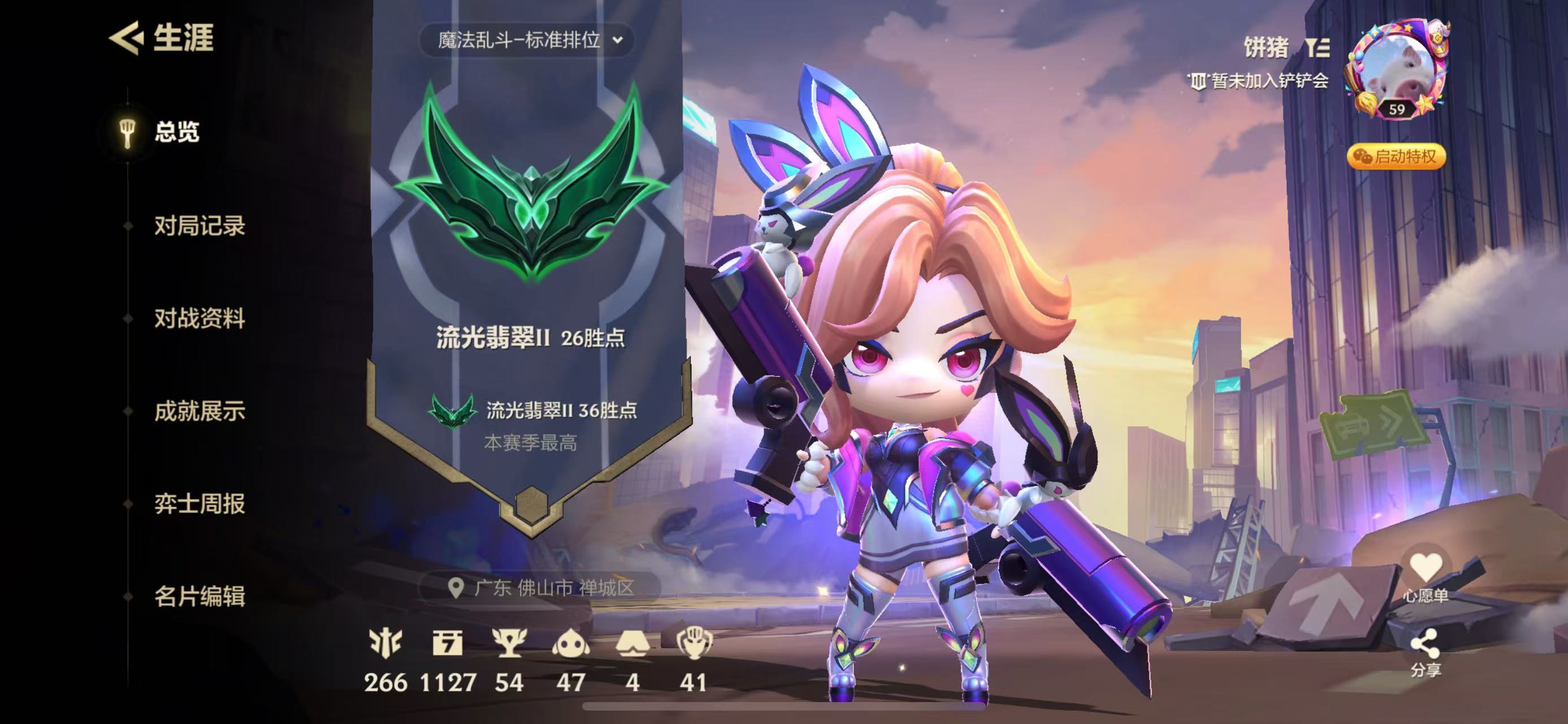This screenshot has height=724, width=1568.
Task: Open the 弈士周报 weekly report tab
Action: coord(199,503)
